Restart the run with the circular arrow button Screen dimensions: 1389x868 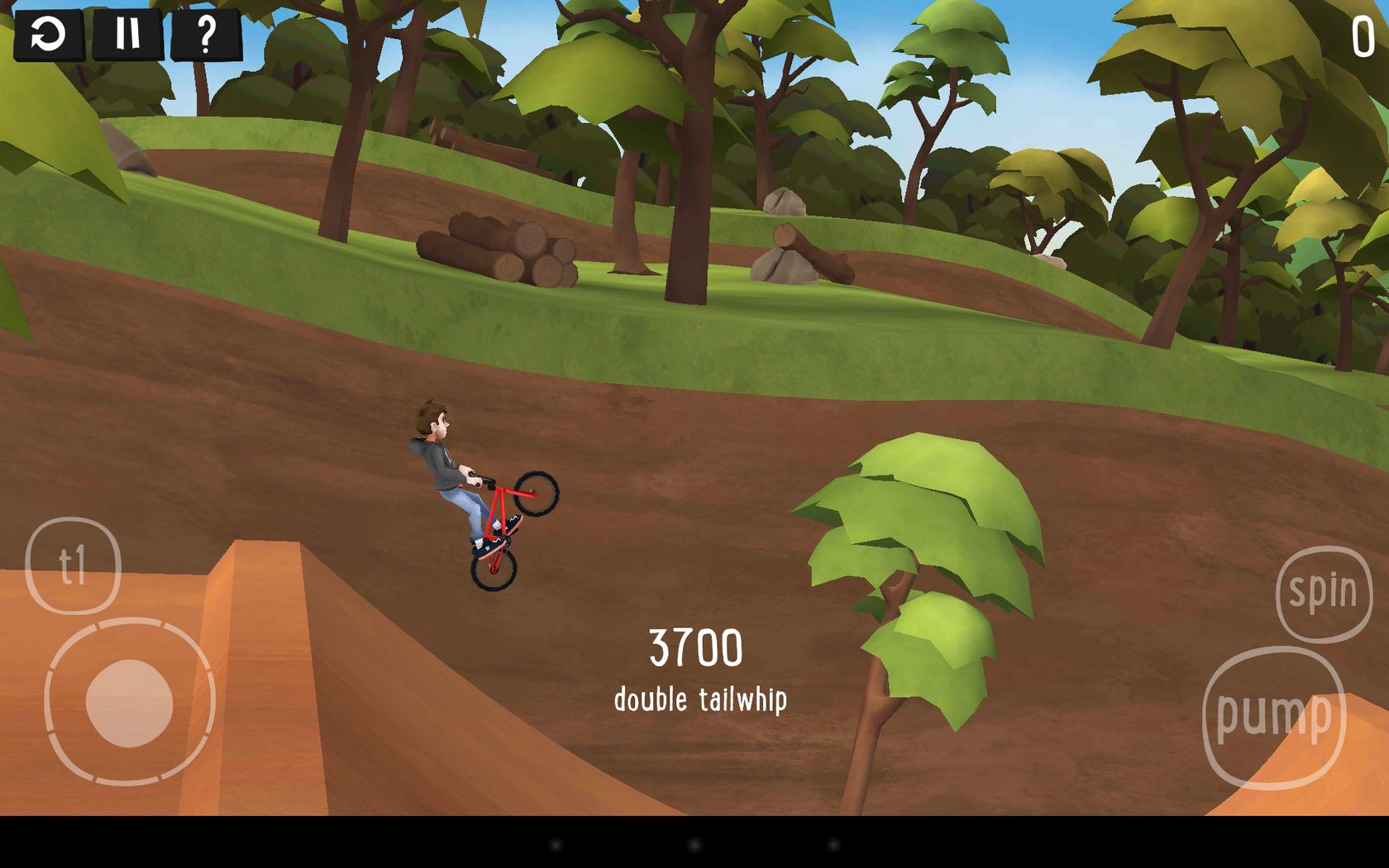49,35
